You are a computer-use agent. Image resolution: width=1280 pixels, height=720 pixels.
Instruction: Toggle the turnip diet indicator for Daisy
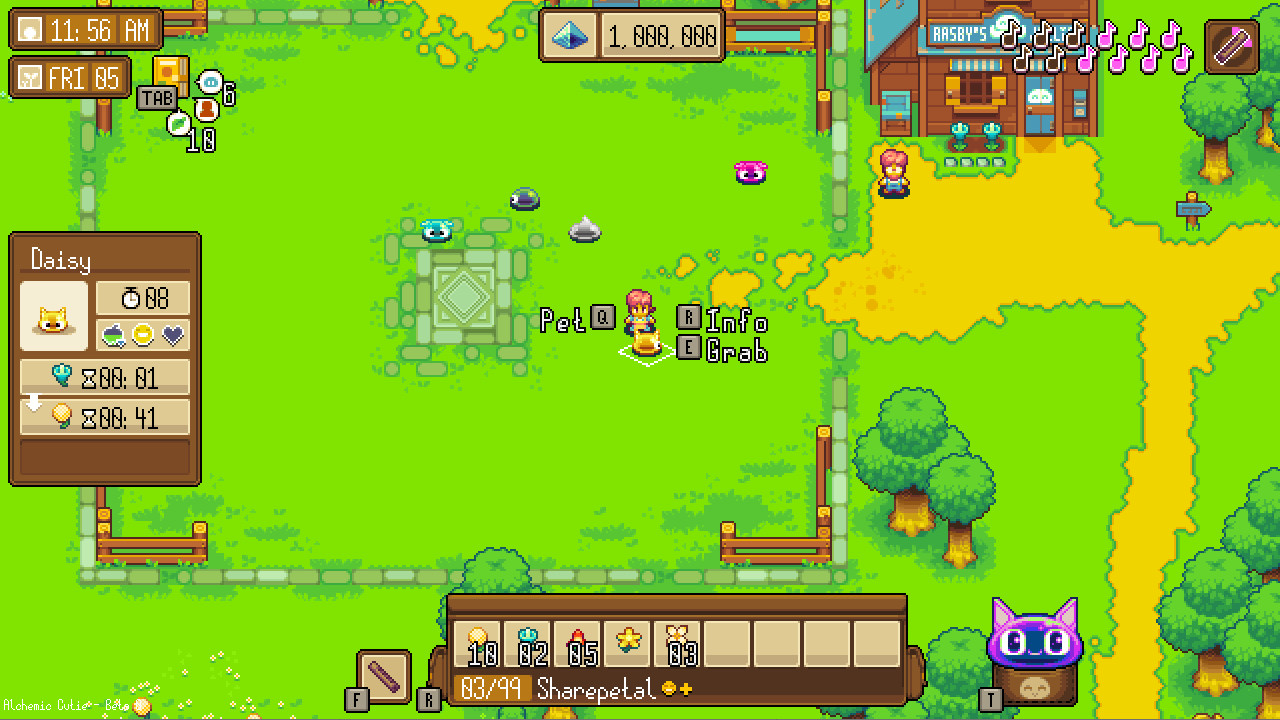pos(112,333)
